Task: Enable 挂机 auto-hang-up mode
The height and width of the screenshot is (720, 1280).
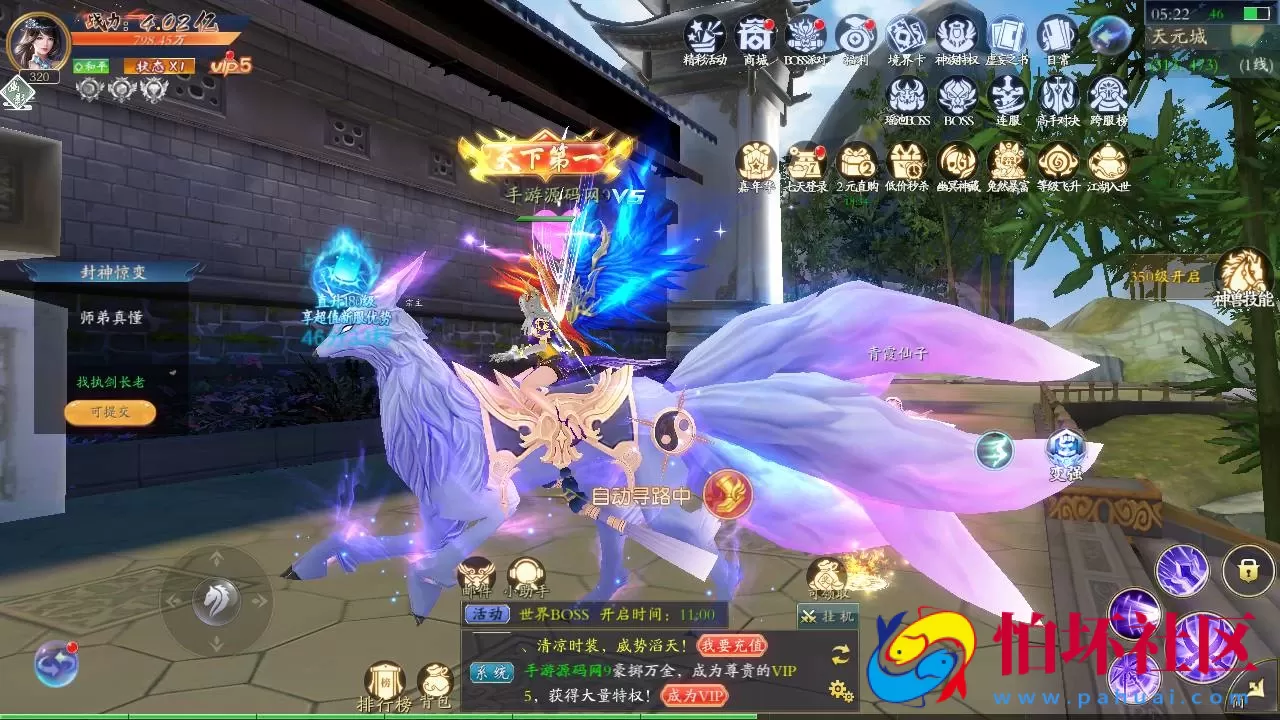Action: [828, 617]
